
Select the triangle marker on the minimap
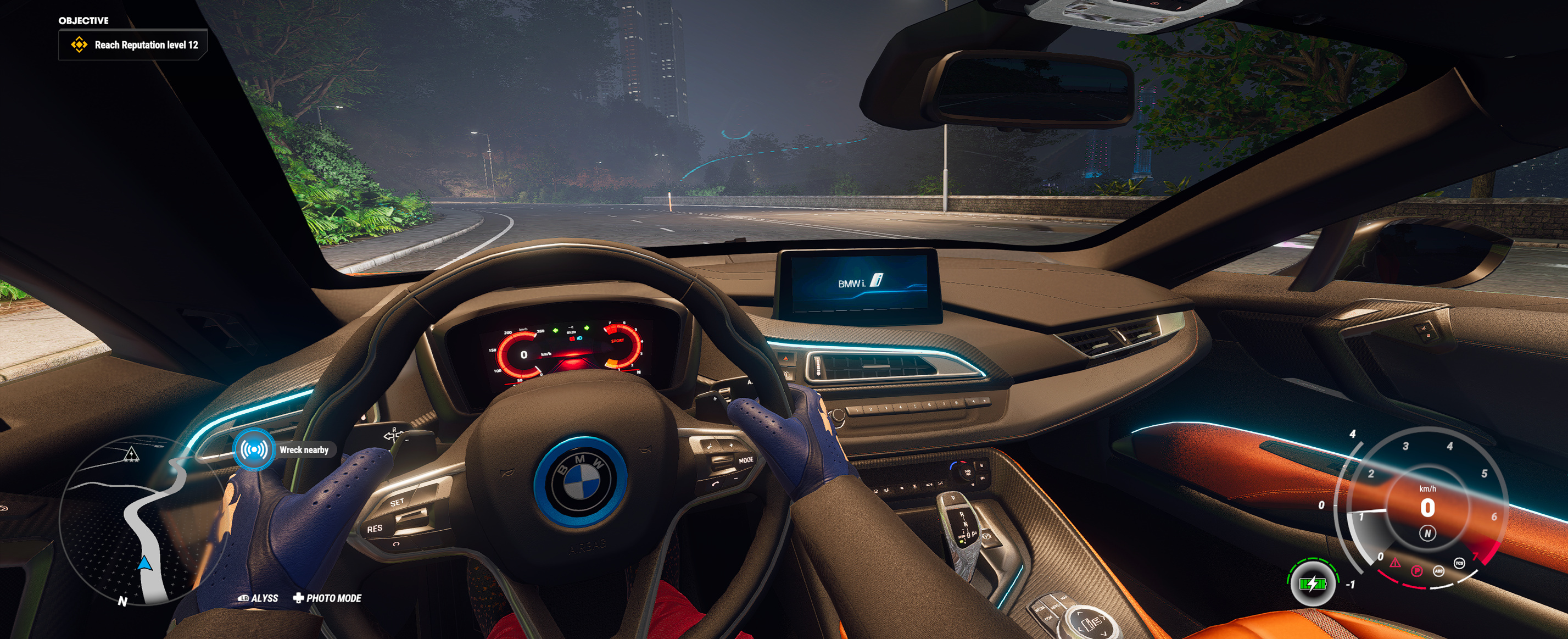131,454
